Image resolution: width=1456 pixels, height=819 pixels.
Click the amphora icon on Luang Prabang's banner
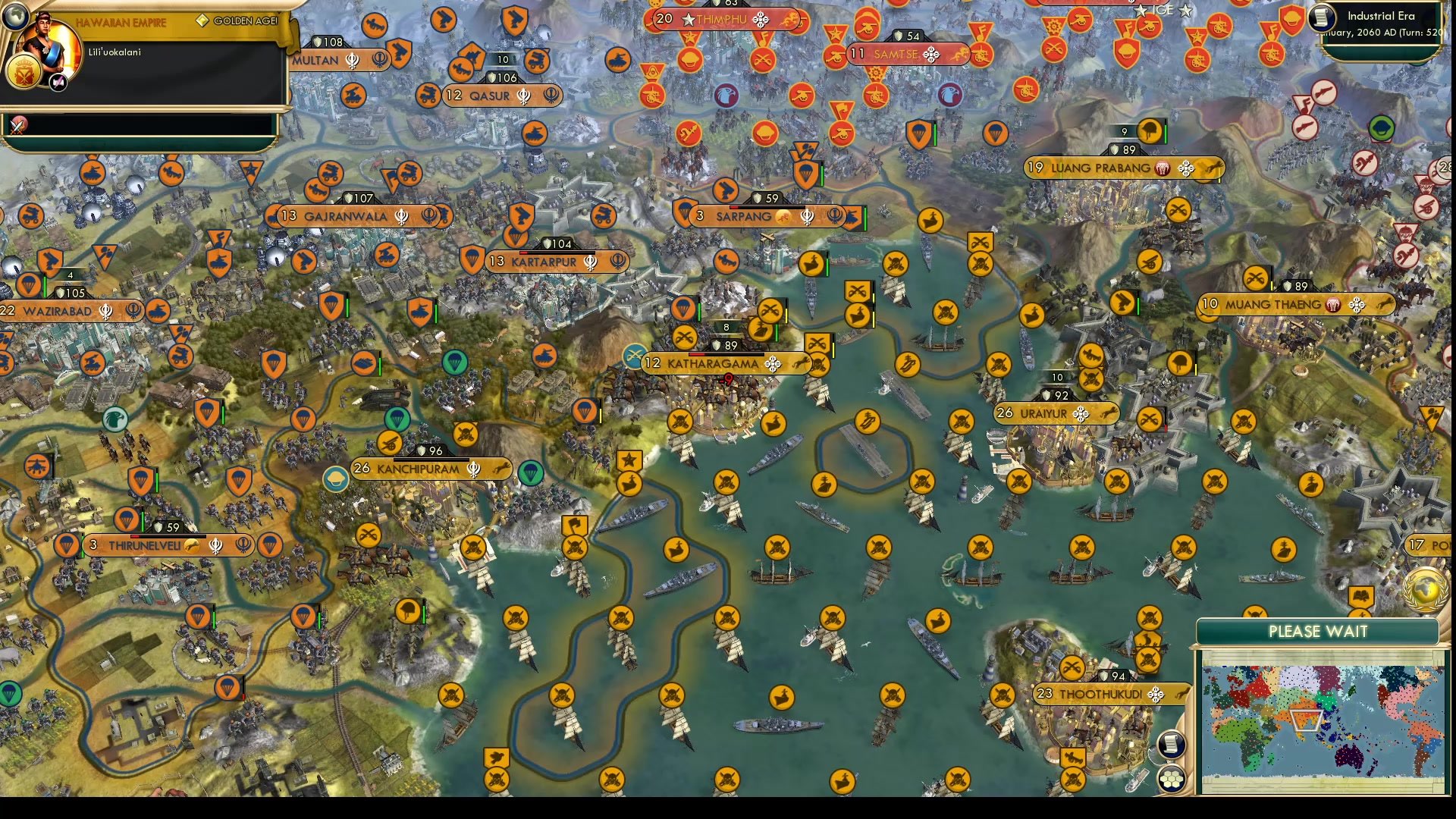coord(1161,169)
